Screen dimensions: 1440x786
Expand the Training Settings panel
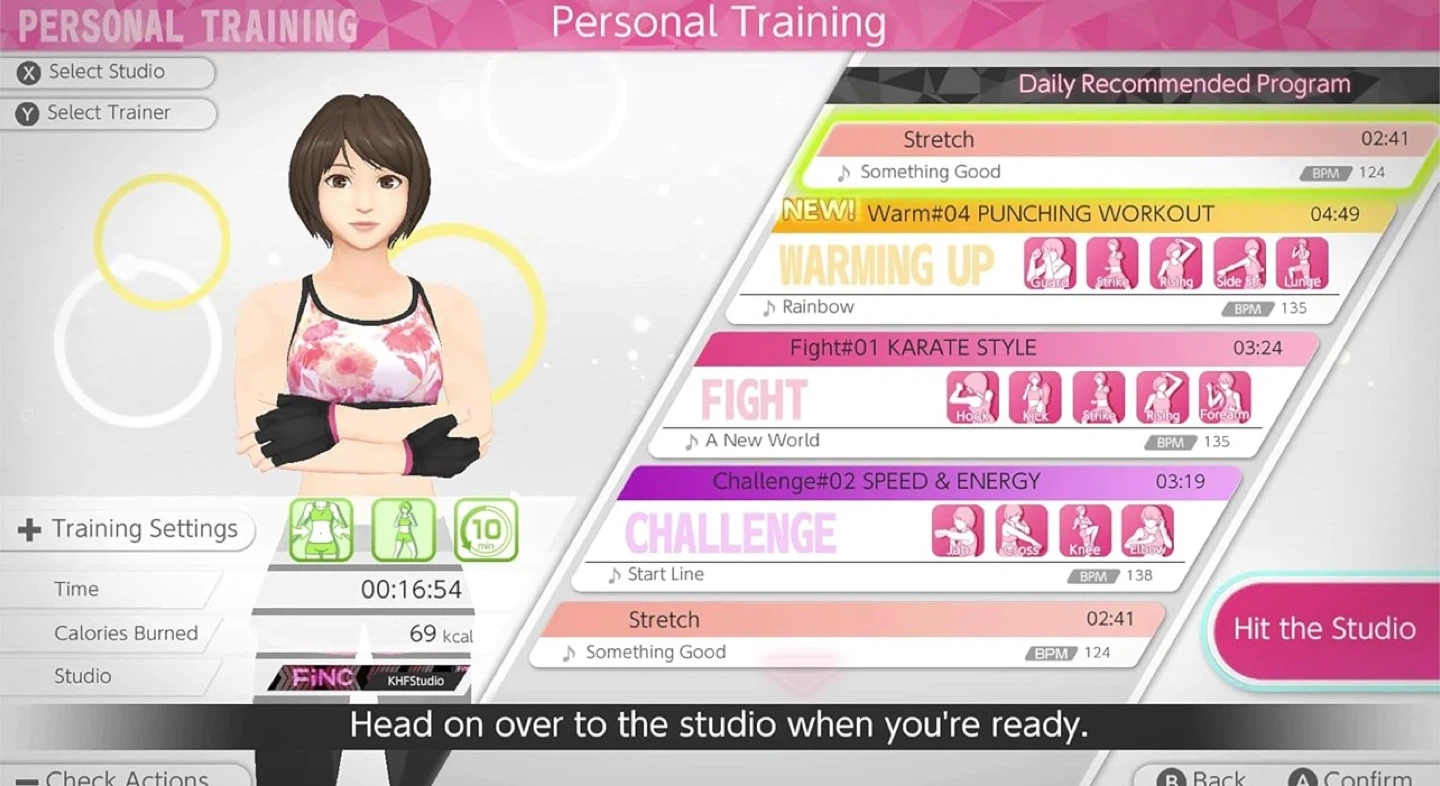(130, 529)
